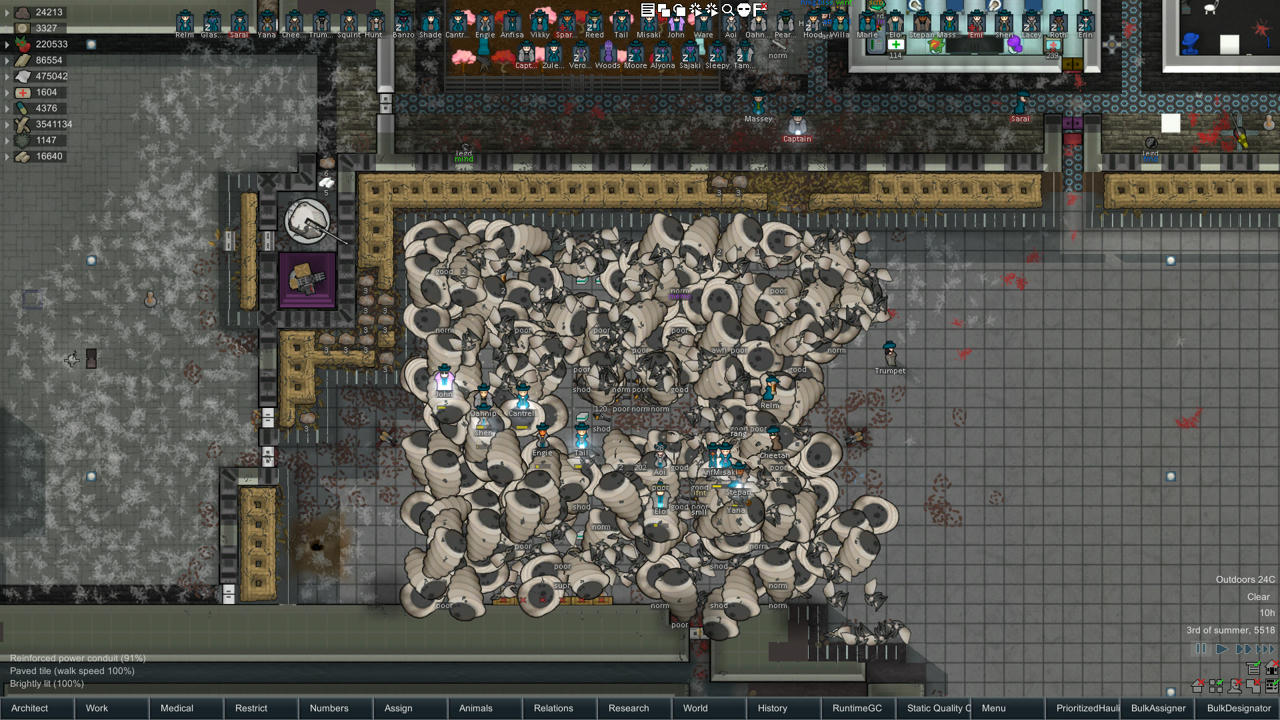Screen dimensions: 1280x720
Task: Open the Relations tab
Action: pyautogui.click(x=553, y=708)
